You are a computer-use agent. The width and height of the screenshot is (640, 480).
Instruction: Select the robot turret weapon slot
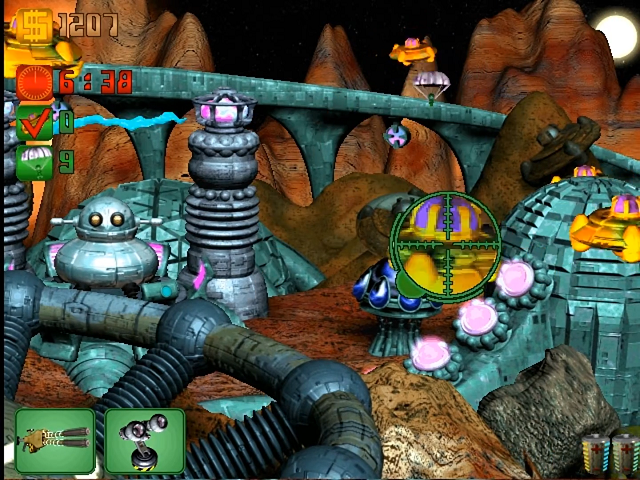(x=145, y=441)
